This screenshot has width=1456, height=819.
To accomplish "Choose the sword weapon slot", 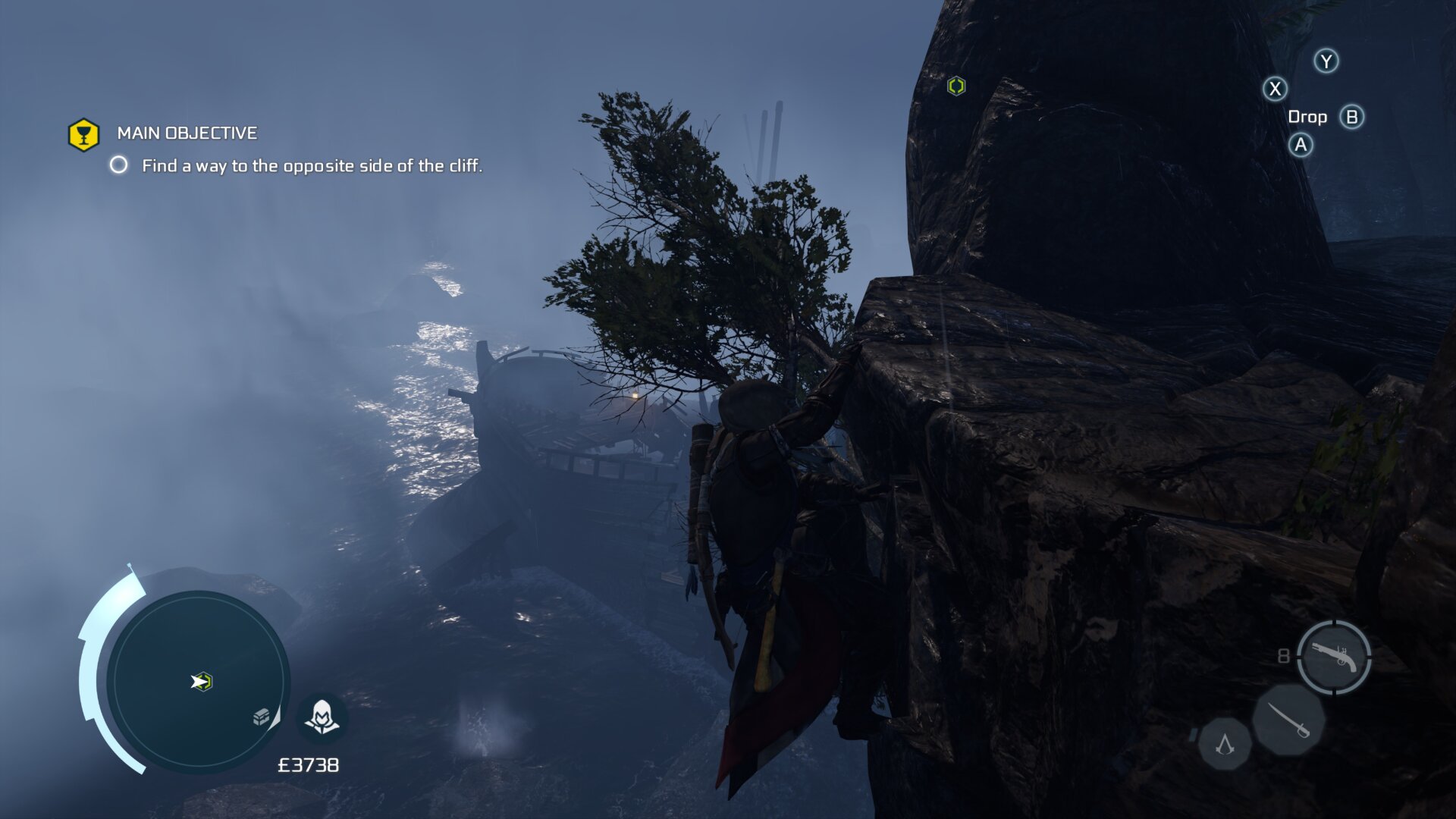I will click(x=1288, y=720).
